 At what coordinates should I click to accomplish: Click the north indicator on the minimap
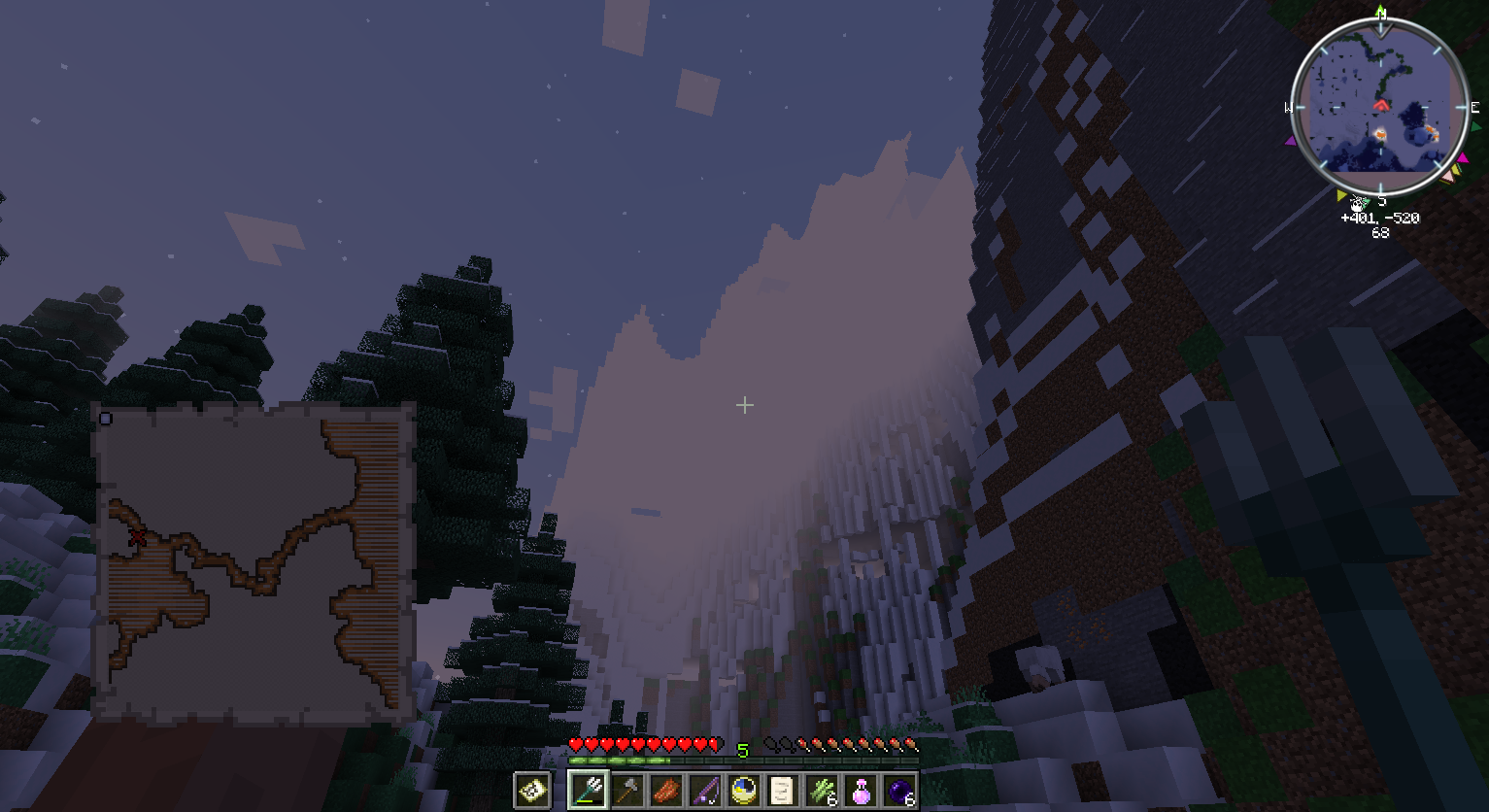pos(1382,13)
